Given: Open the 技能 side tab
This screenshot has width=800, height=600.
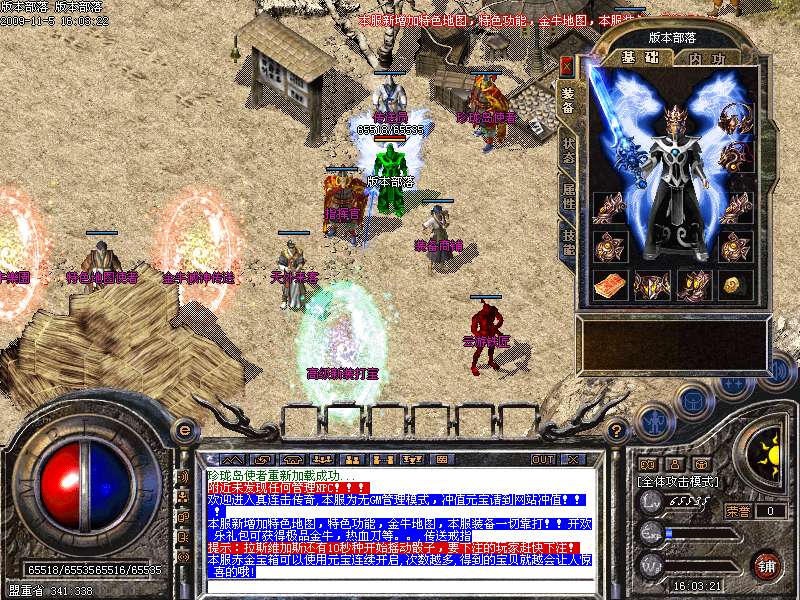Looking at the screenshot, I should [x=568, y=238].
